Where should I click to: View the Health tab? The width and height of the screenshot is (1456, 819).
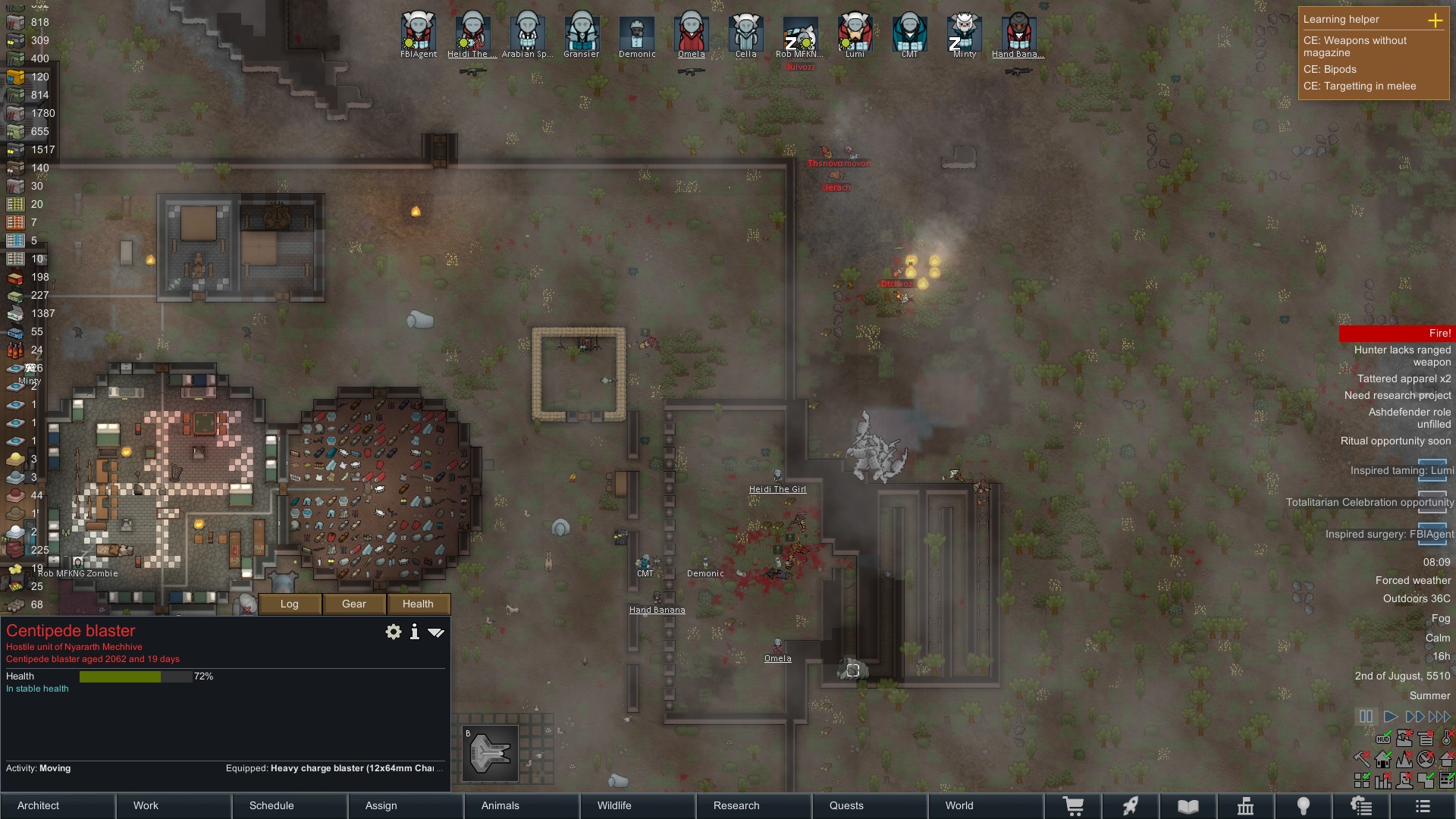418,604
